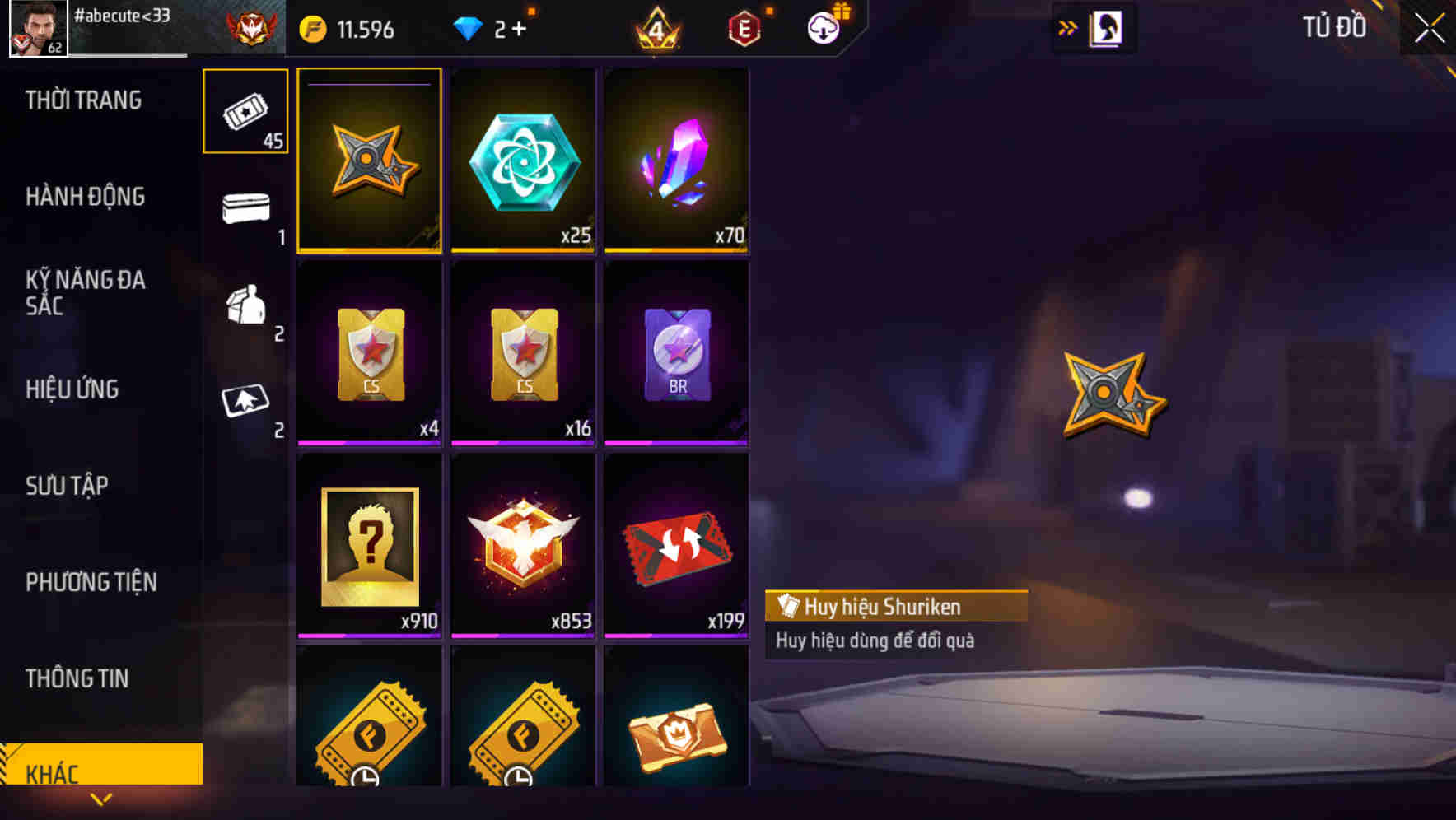Click the red swap ticket x199
Image resolution: width=1456 pixels, height=820 pixels.
pos(677,545)
